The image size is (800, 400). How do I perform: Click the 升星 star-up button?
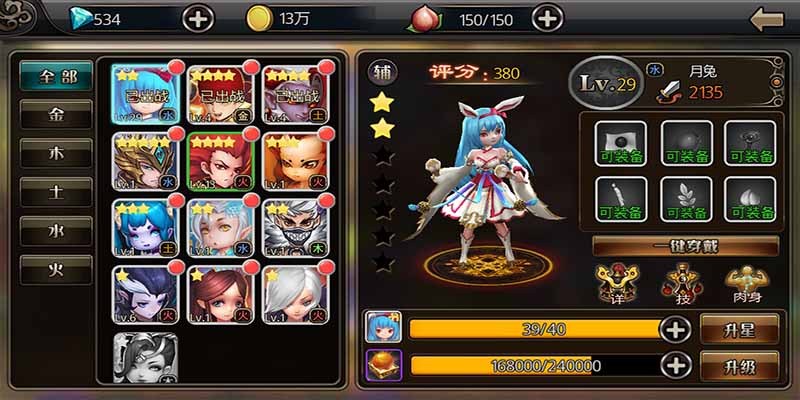pyautogui.click(x=739, y=328)
